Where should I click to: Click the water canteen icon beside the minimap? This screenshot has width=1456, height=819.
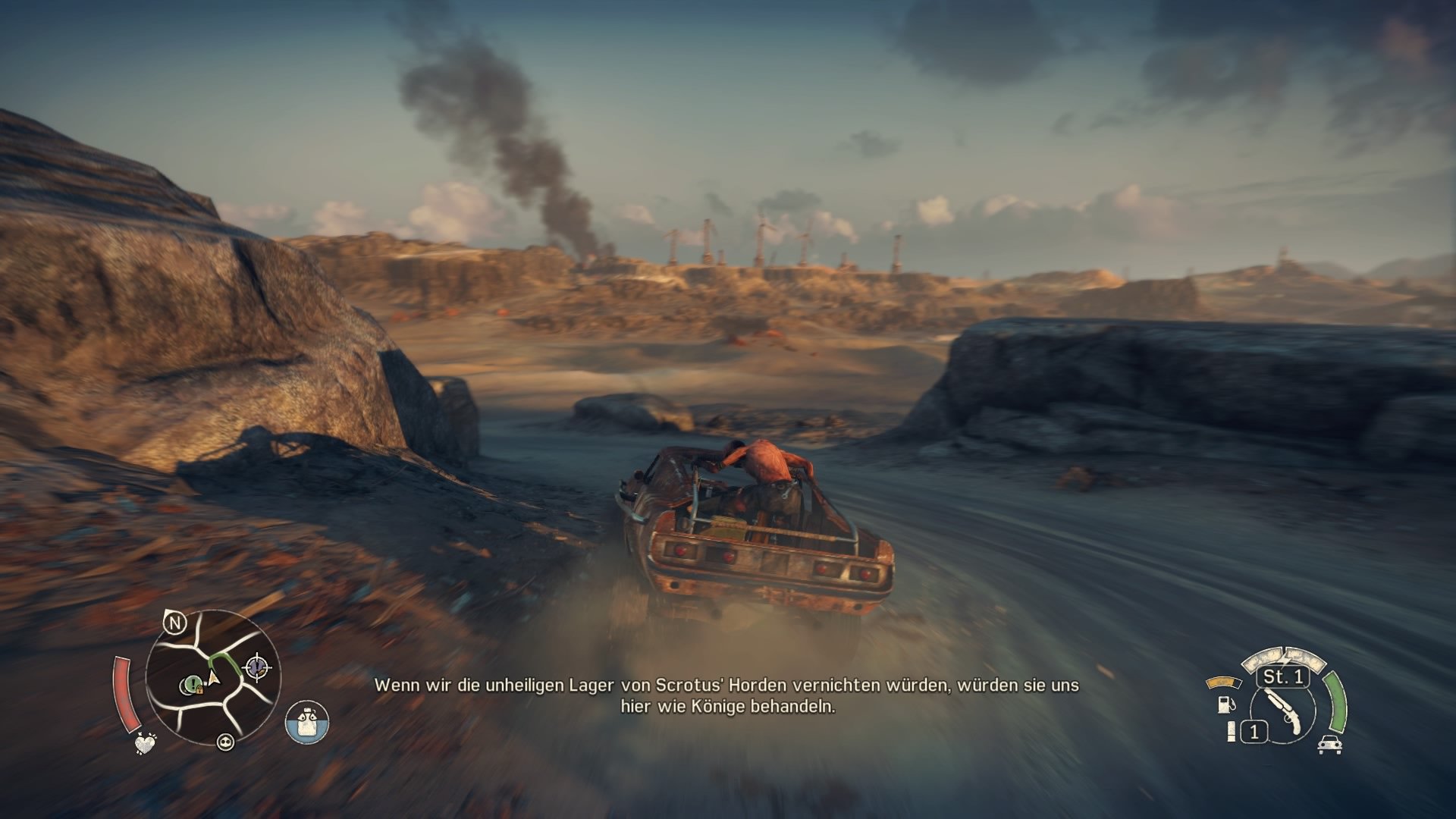[308, 722]
